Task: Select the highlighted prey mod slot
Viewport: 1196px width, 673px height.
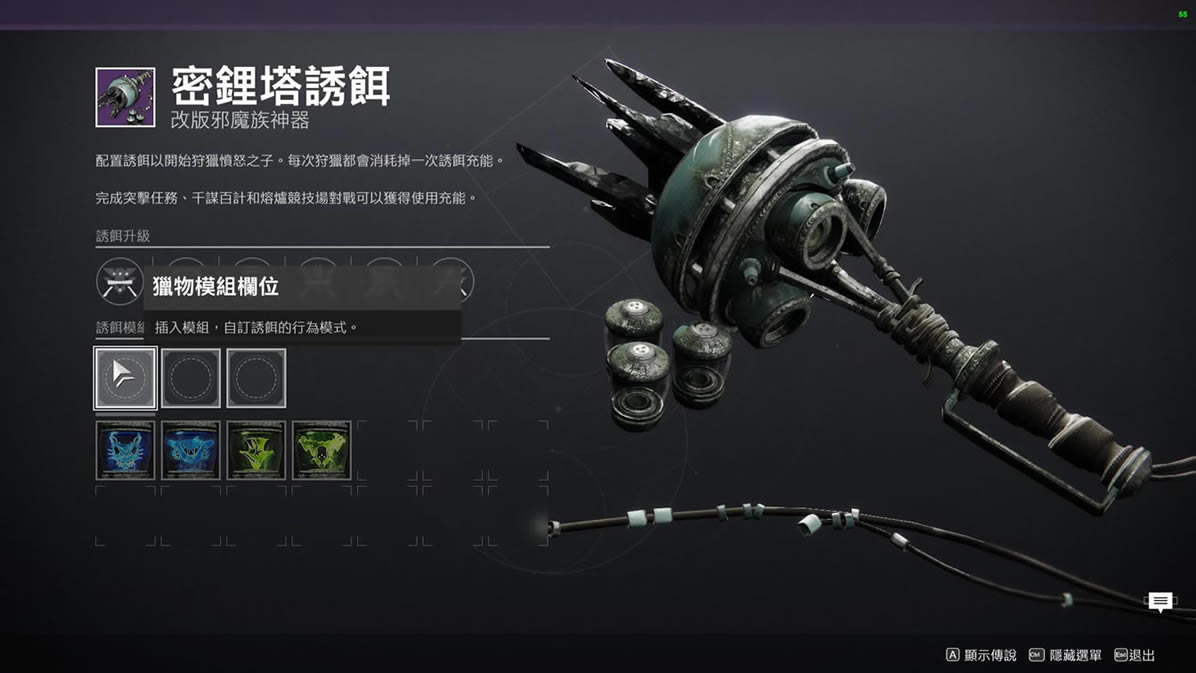Action: [x=126, y=378]
